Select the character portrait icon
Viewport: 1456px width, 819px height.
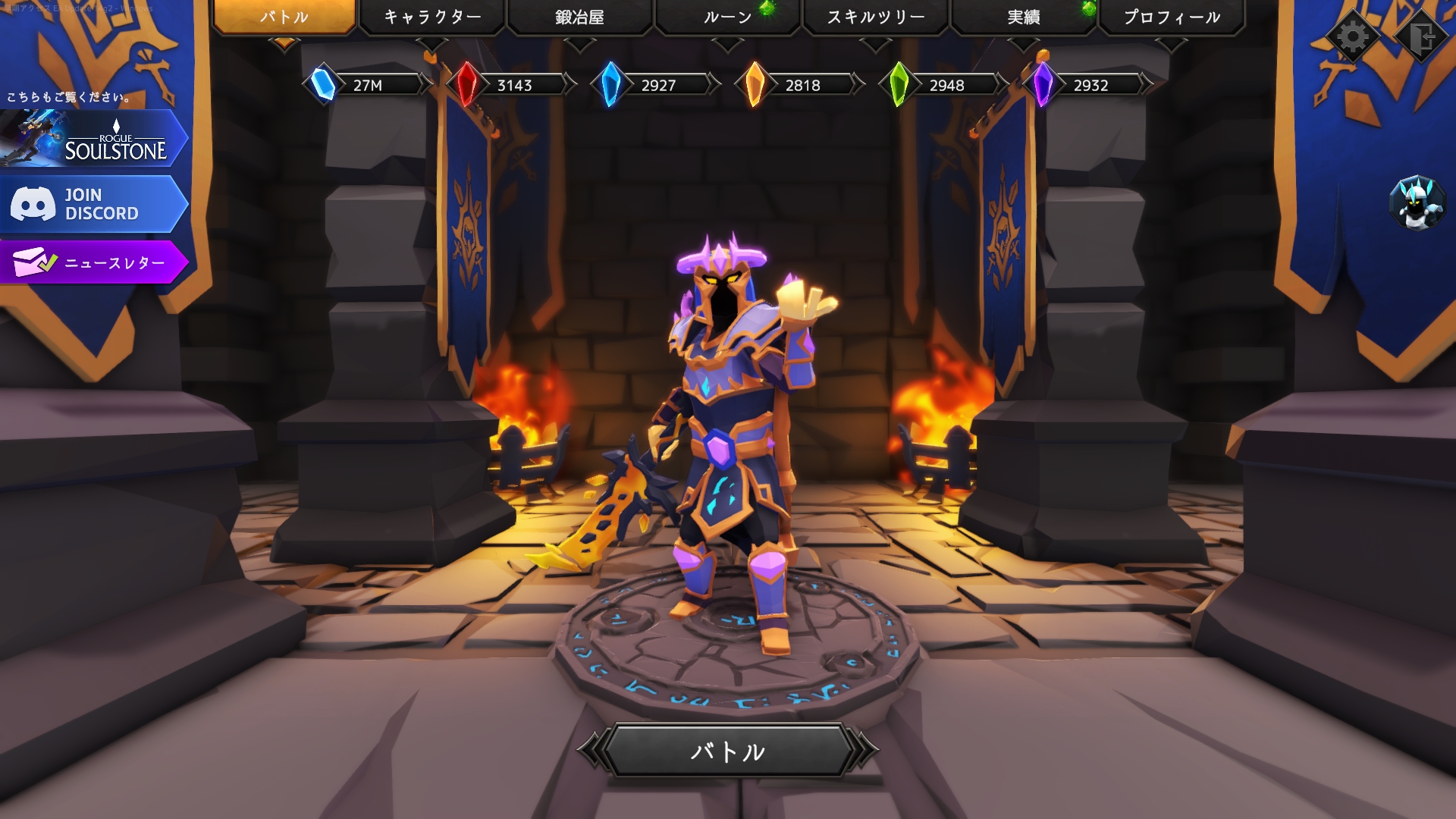tap(1417, 203)
